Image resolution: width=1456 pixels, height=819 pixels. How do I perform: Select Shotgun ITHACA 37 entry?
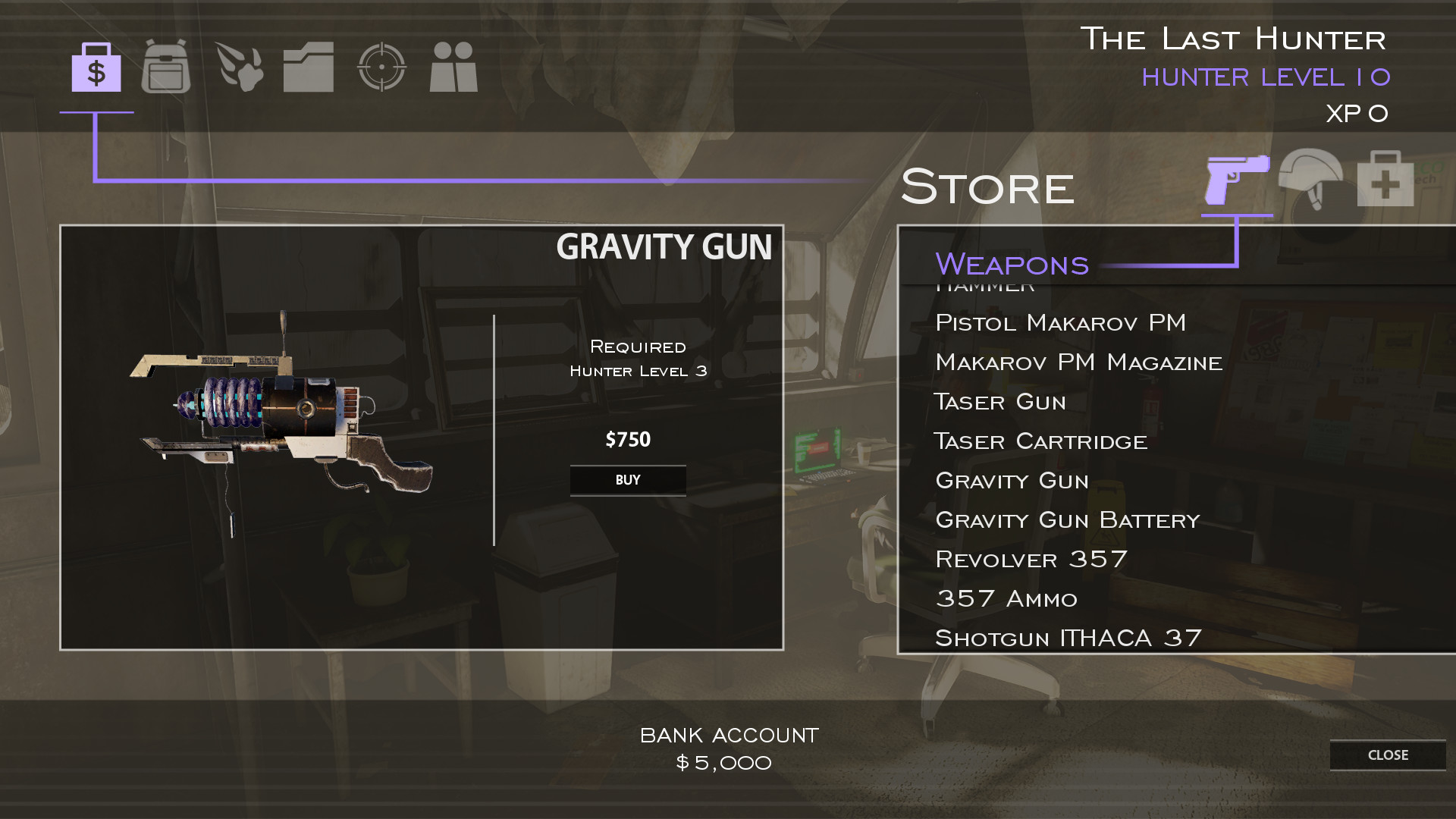(1068, 639)
